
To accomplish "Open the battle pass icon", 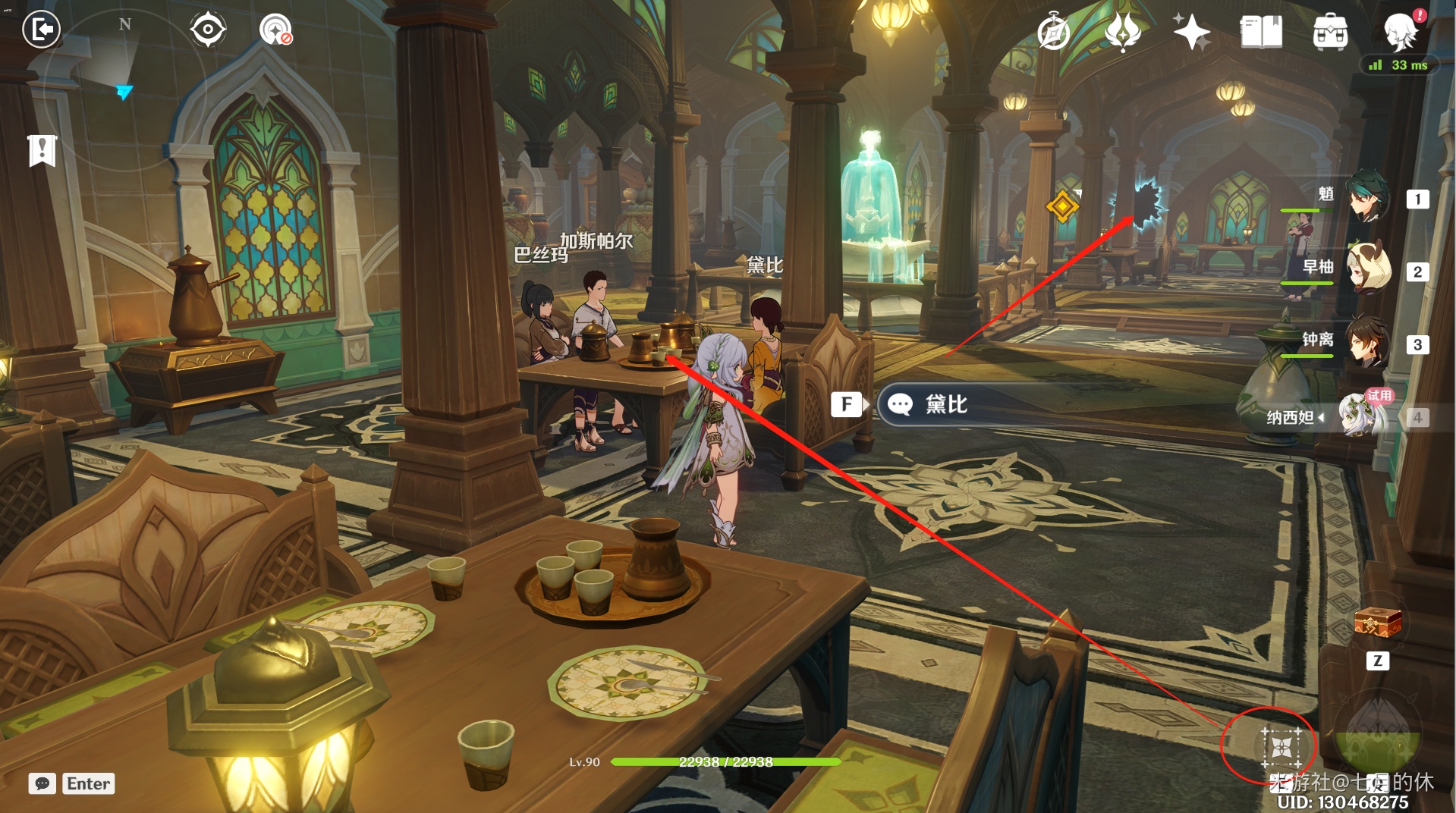I will (1123, 32).
